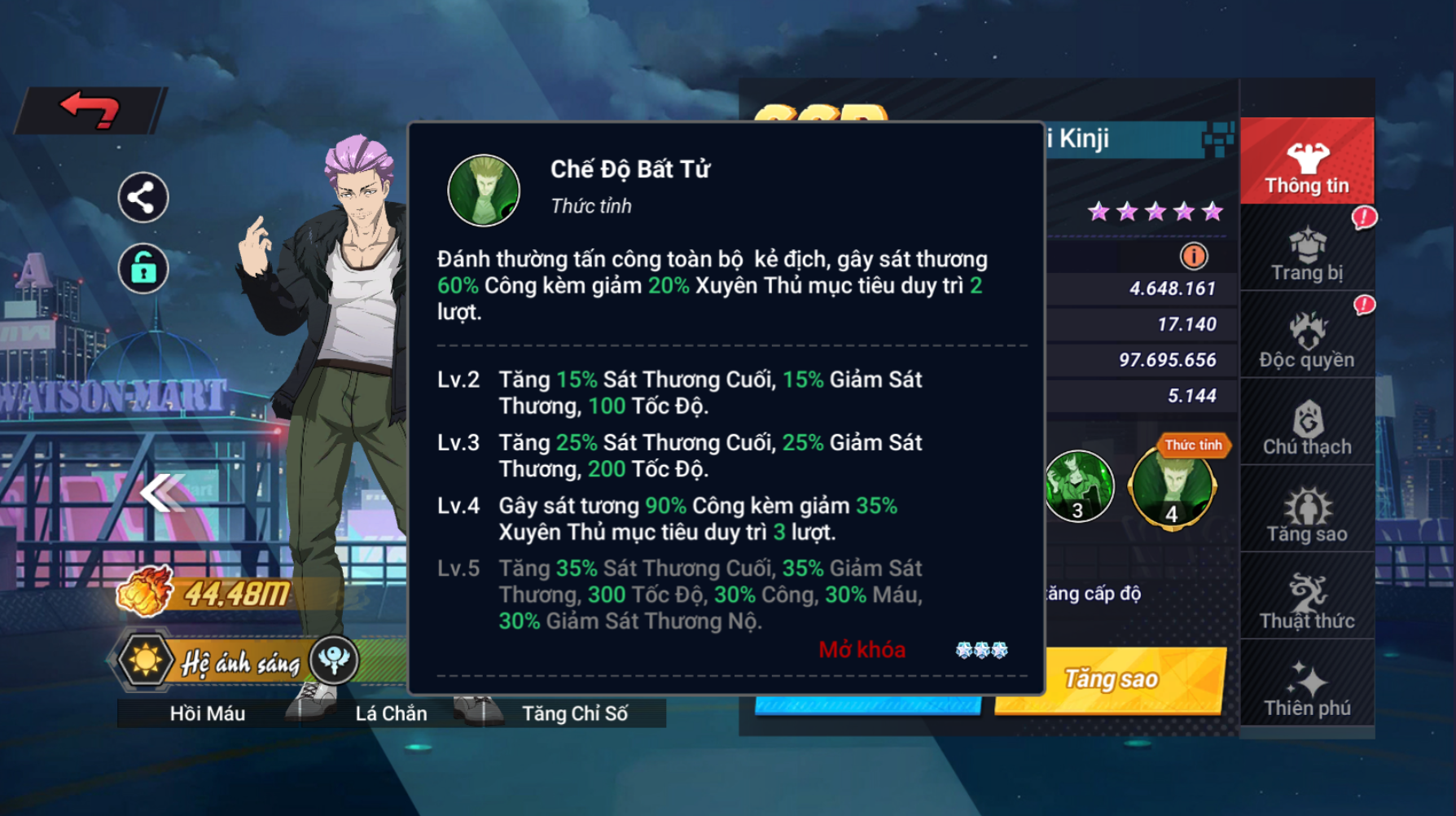Click the red back arrow button
Image resolution: width=1456 pixels, height=816 pixels.
90,110
